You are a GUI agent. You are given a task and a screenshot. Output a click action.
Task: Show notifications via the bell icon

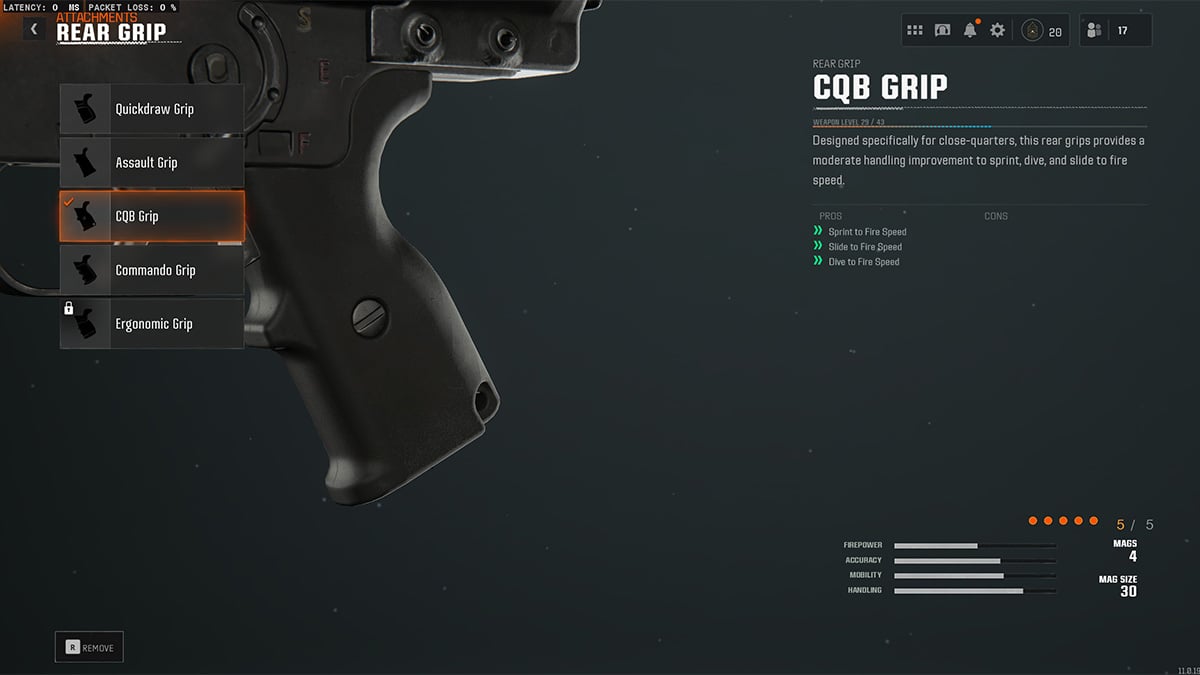(970, 31)
